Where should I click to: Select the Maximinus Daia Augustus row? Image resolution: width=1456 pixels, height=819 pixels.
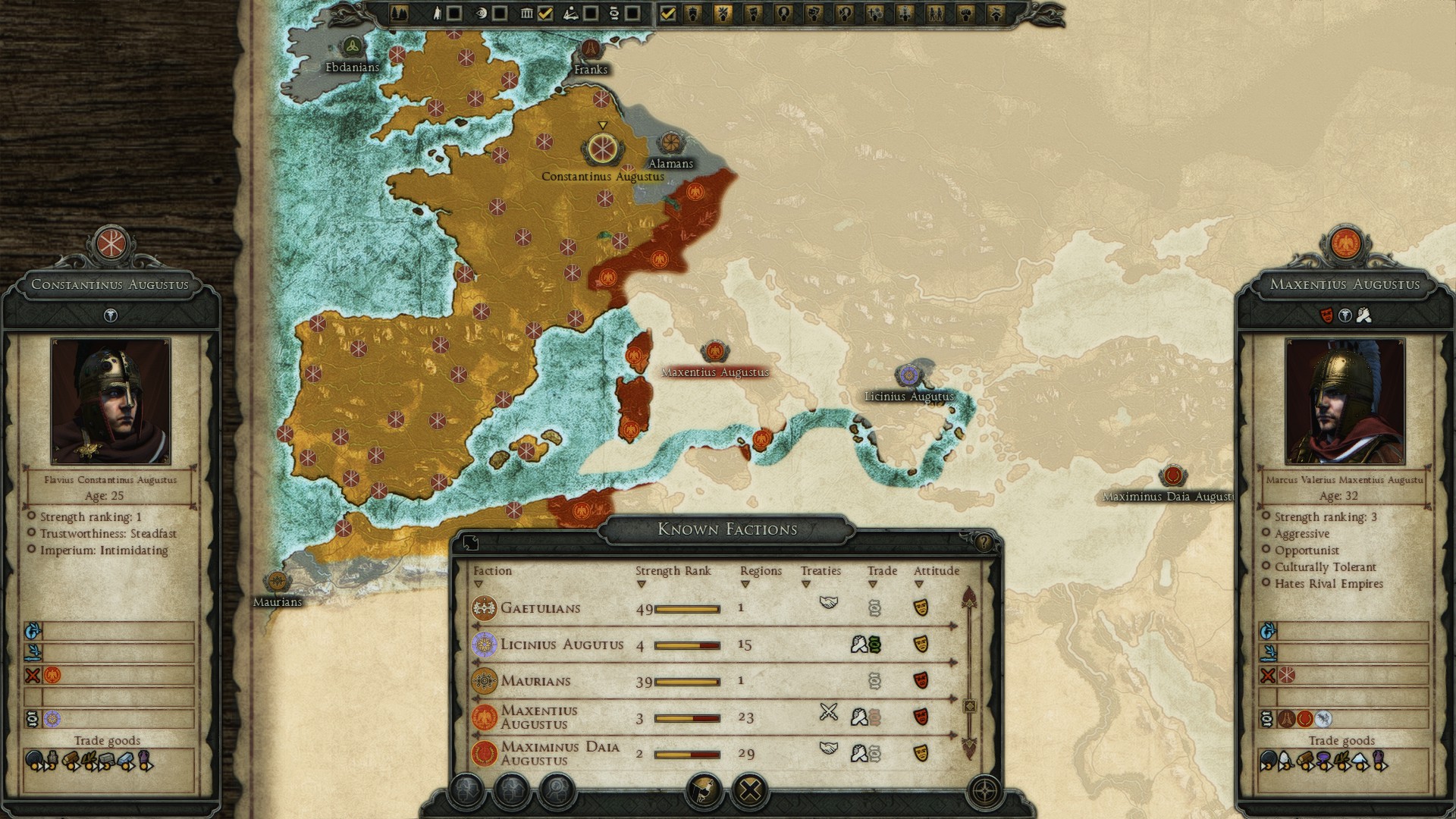point(560,753)
